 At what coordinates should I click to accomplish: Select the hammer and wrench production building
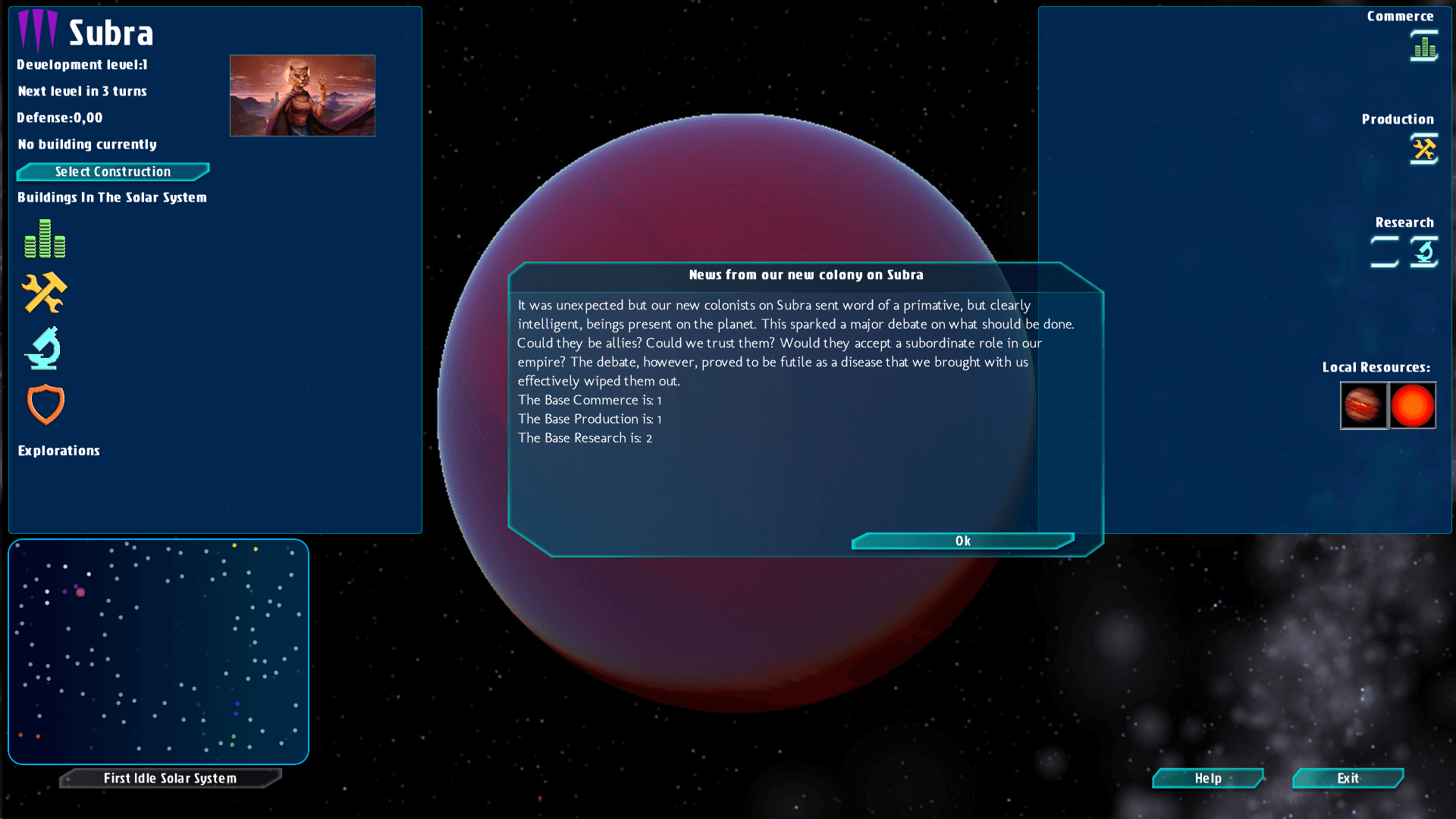(44, 293)
